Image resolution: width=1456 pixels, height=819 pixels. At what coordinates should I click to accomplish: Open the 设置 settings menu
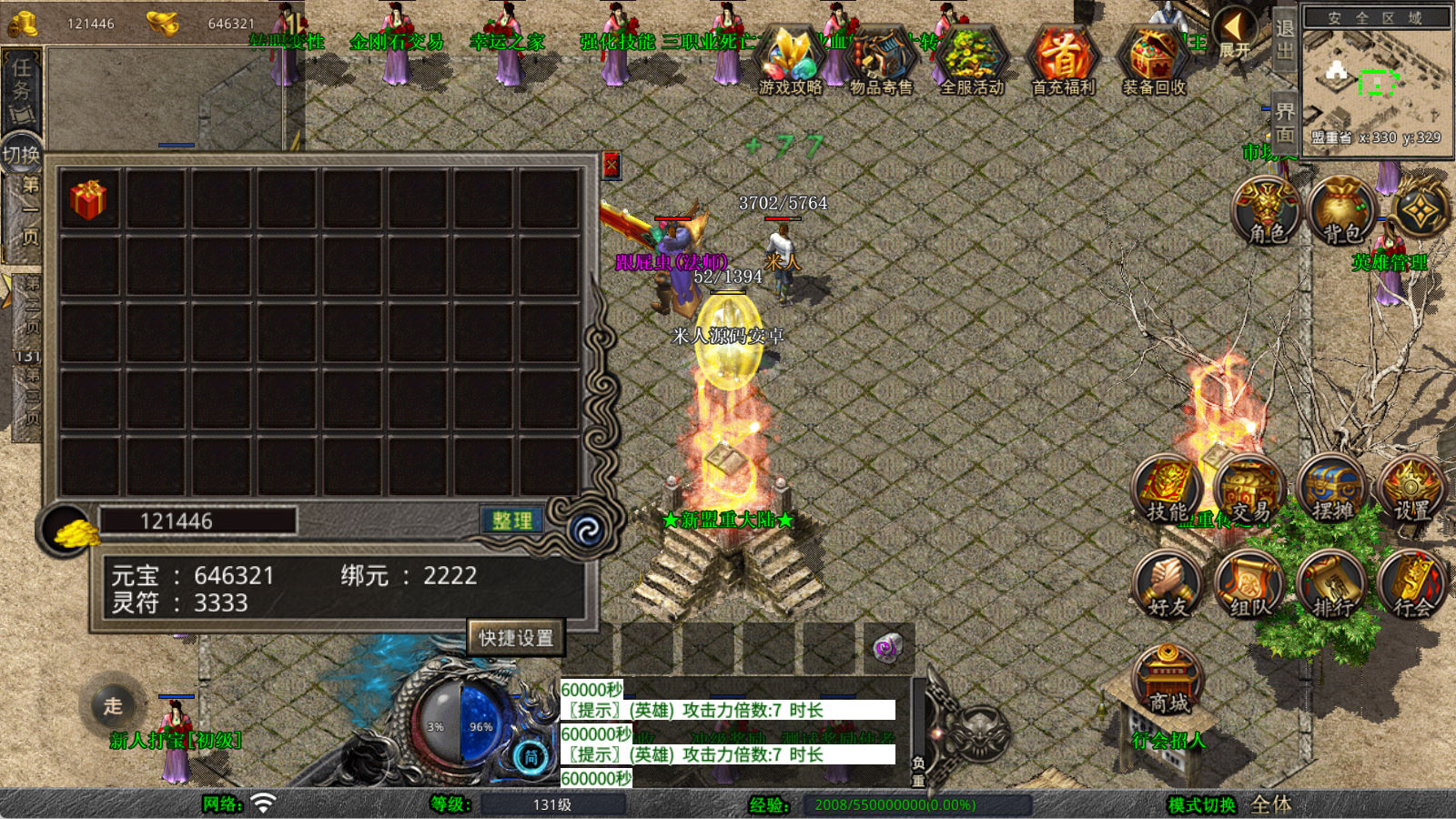click(1412, 490)
